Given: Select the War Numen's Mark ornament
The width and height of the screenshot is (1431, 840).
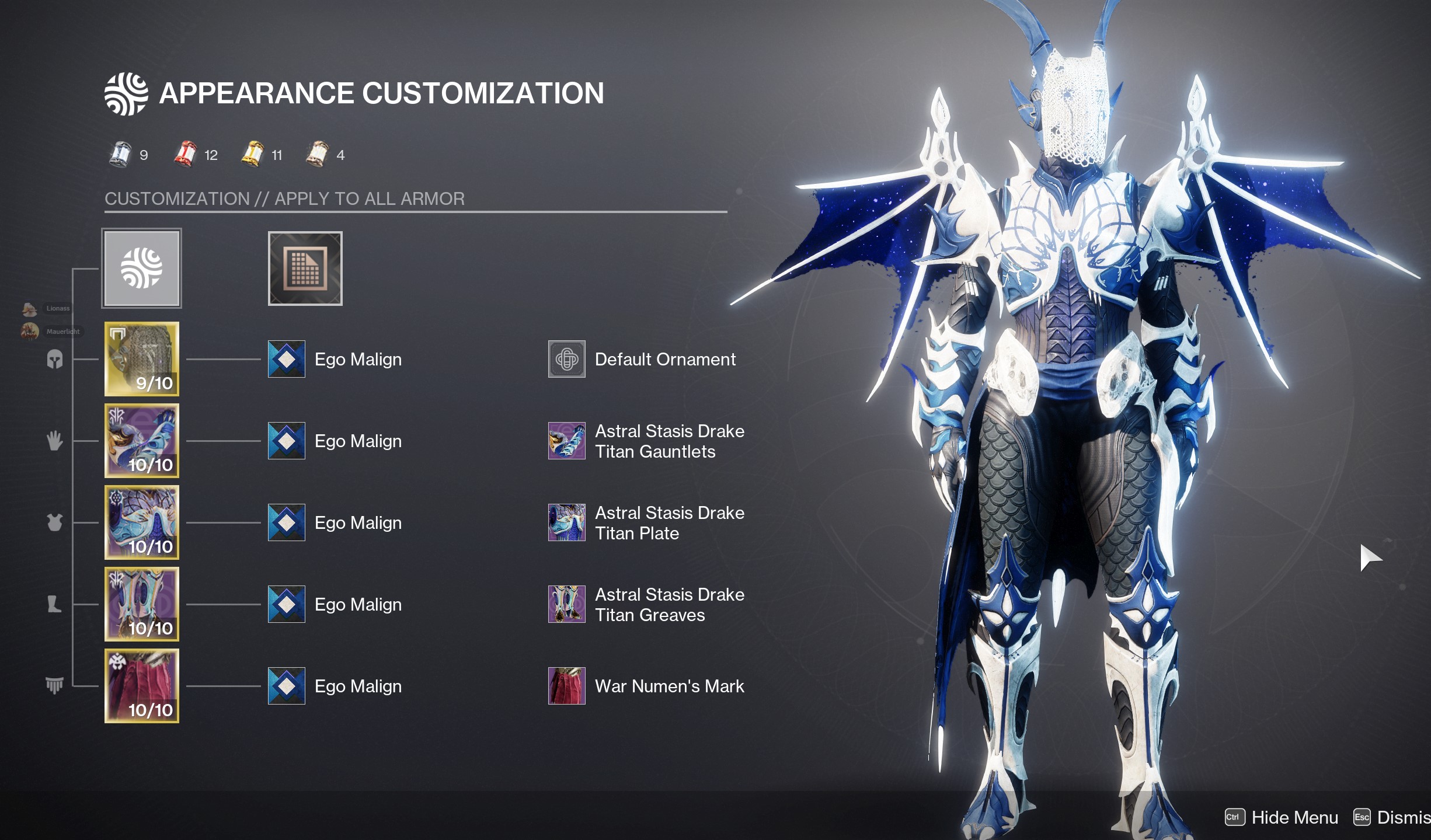Looking at the screenshot, I should 567,686.
